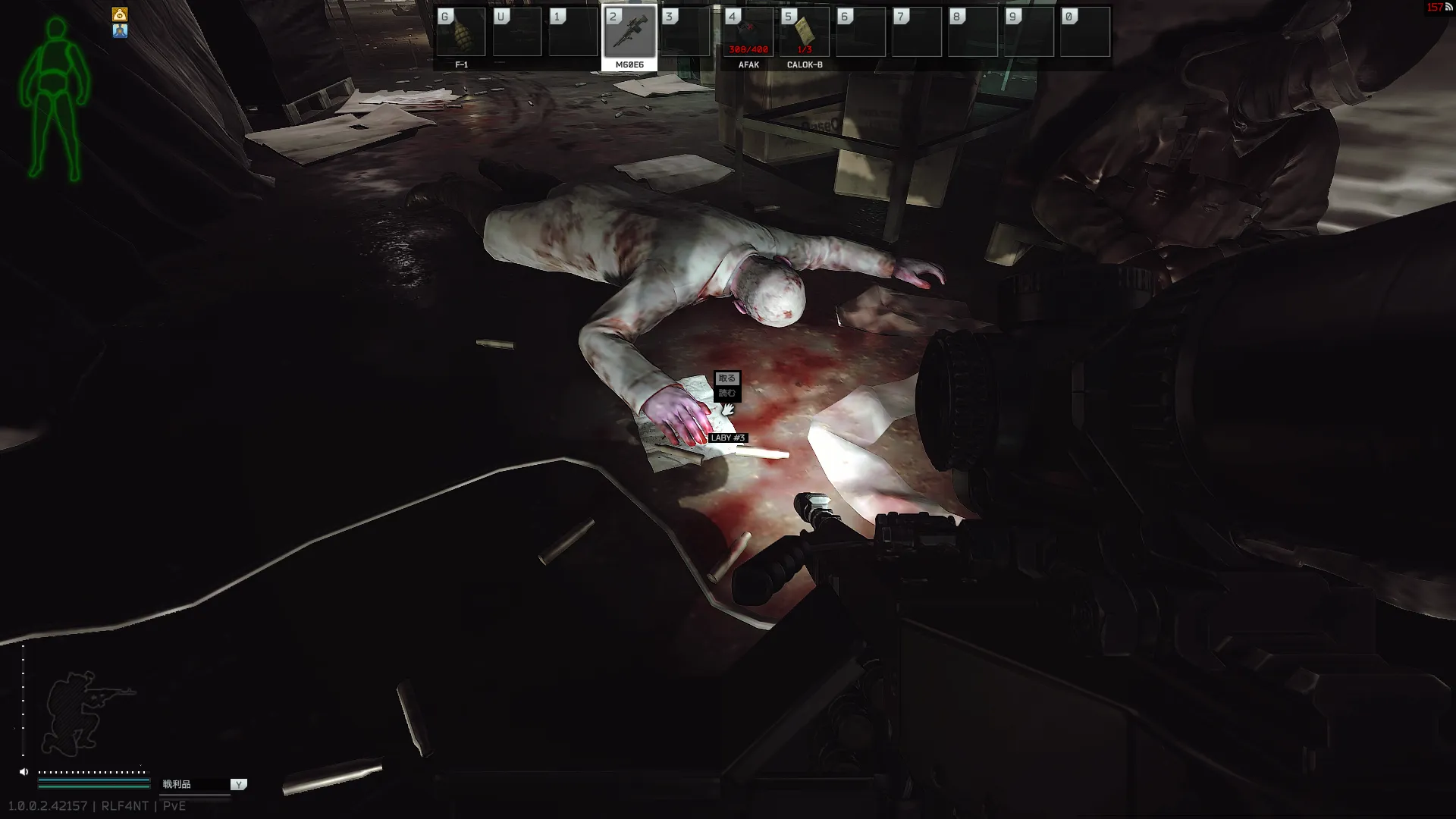Screen dimensions: 1456x819
Task: Click the blue character status icon
Action: coord(120,31)
